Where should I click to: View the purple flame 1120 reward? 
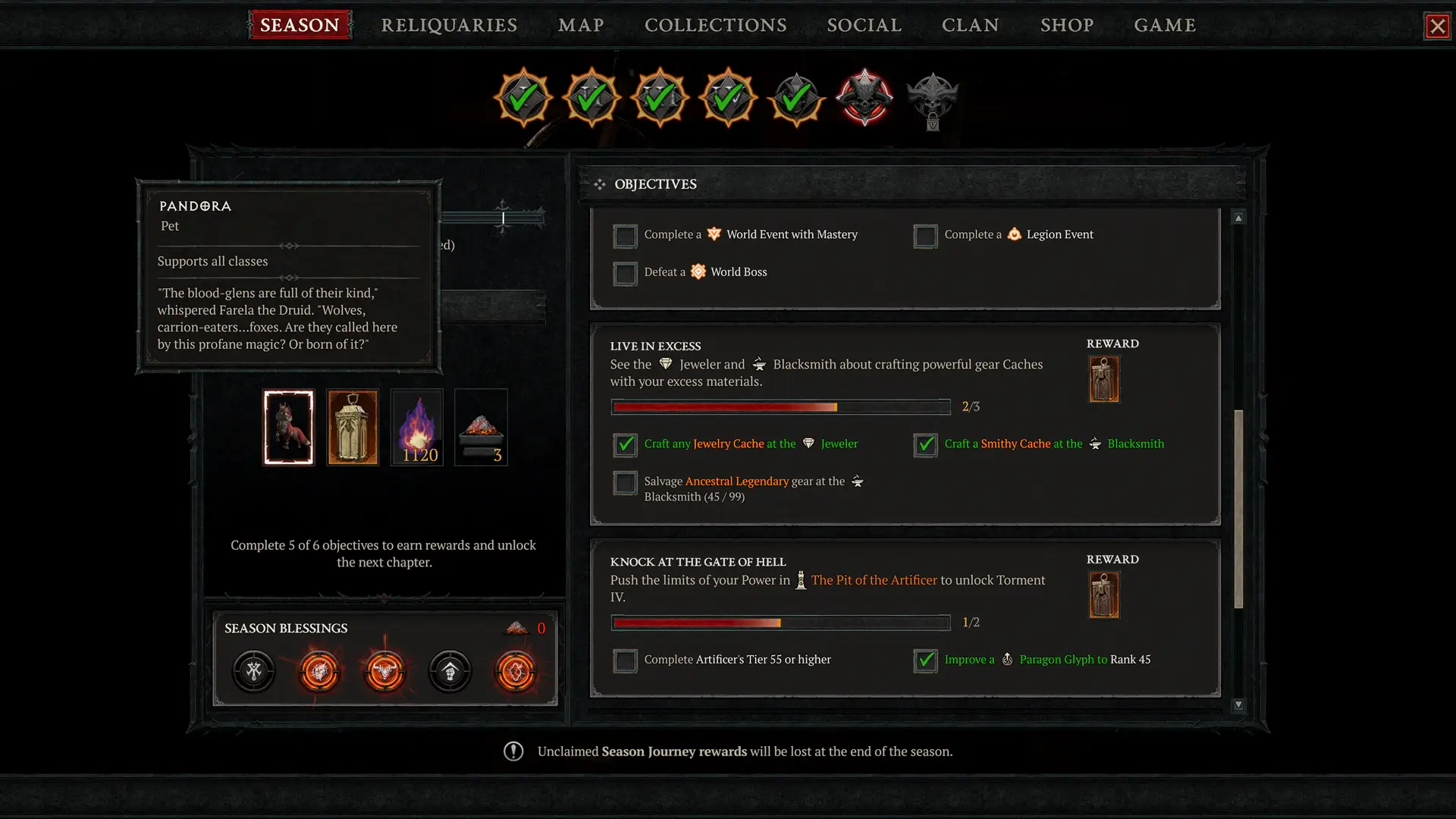417,428
